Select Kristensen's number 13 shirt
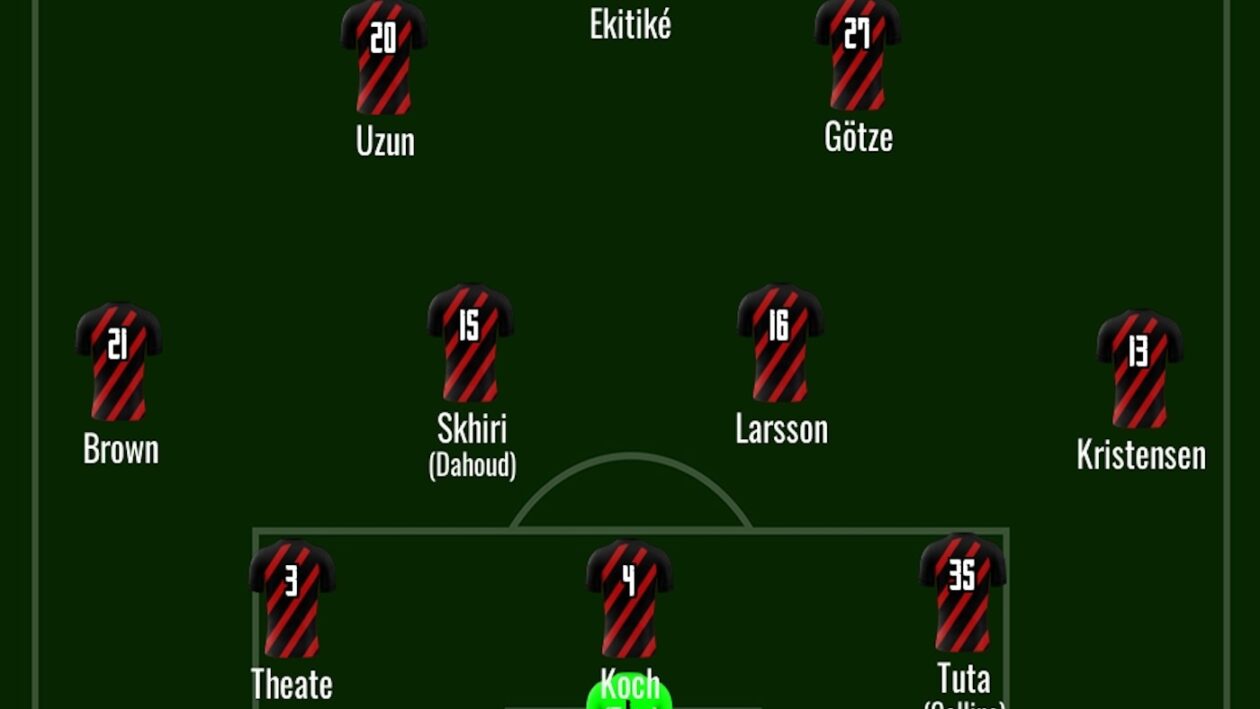The width and height of the screenshot is (1260, 709). pyautogui.click(x=1140, y=368)
